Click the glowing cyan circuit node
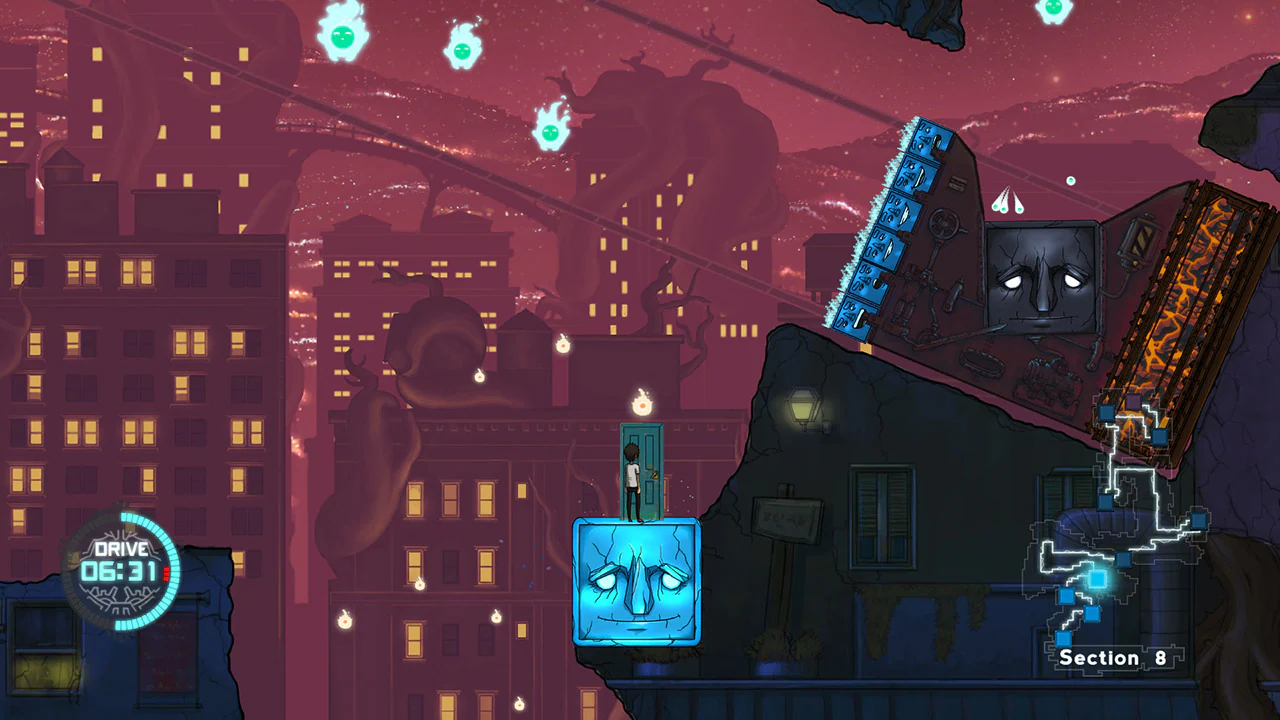This screenshot has height=720, width=1280. pyautogui.click(x=1097, y=577)
